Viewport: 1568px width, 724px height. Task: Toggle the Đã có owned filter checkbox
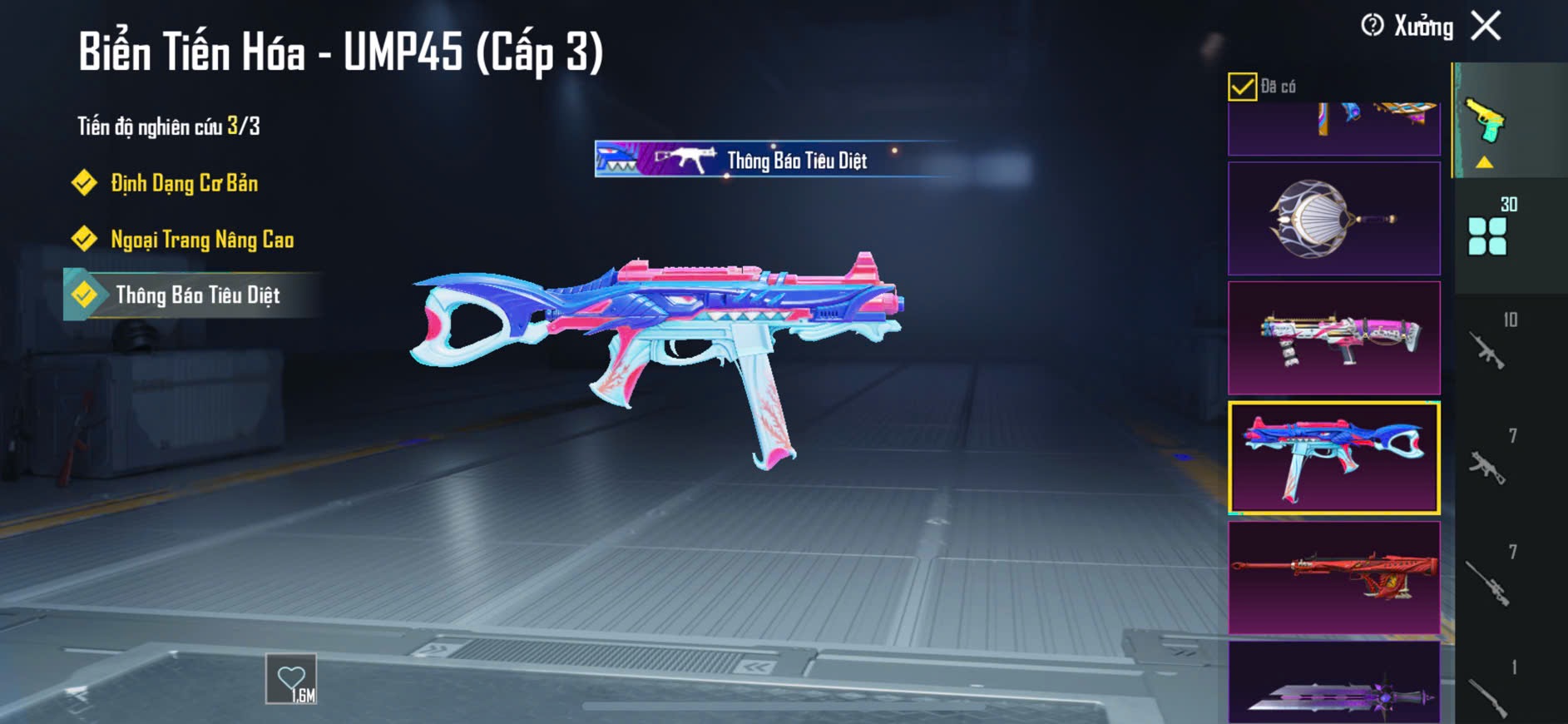[x=1242, y=87]
